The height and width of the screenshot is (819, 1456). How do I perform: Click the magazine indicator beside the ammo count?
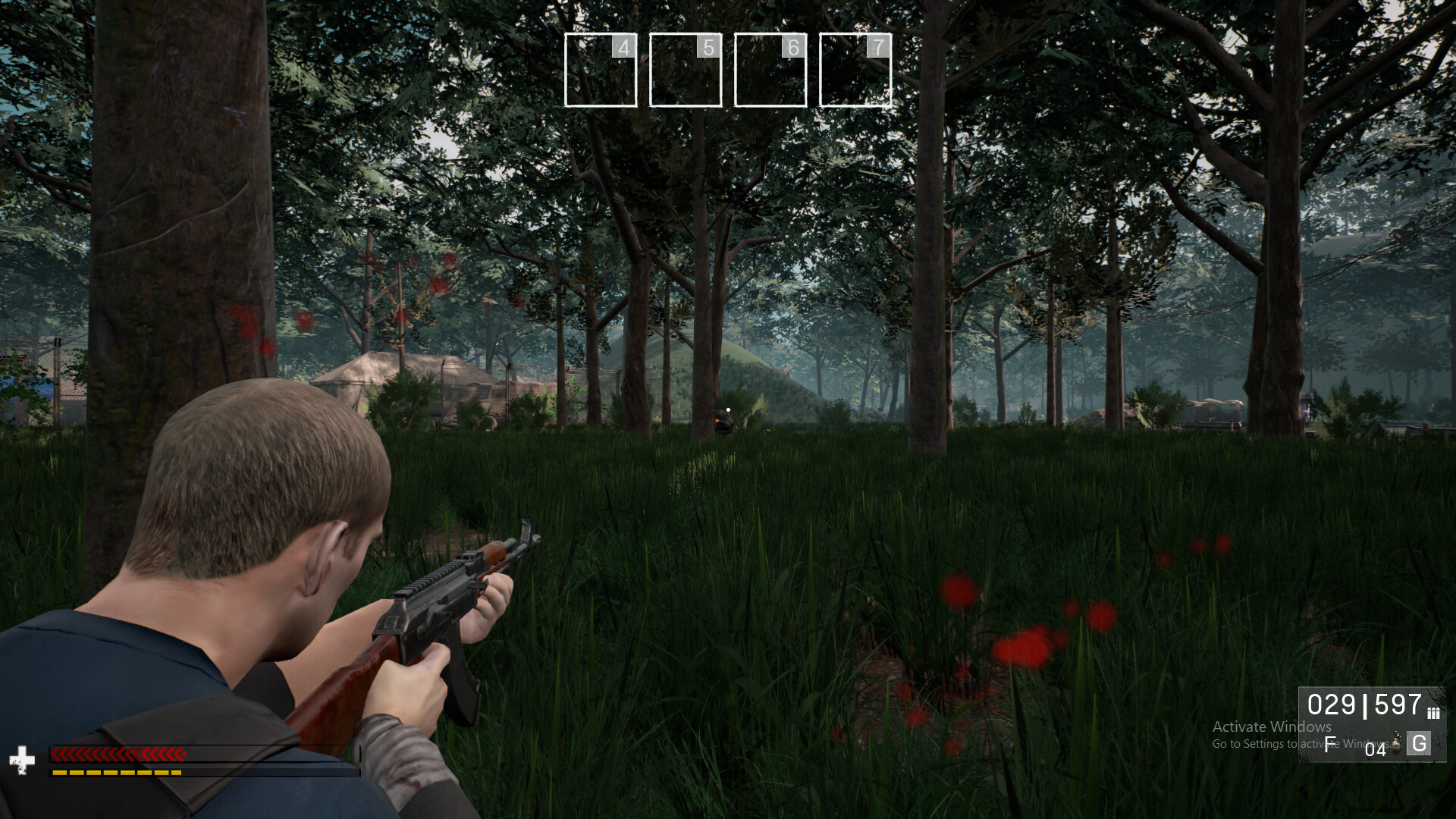pyautogui.click(x=1433, y=713)
